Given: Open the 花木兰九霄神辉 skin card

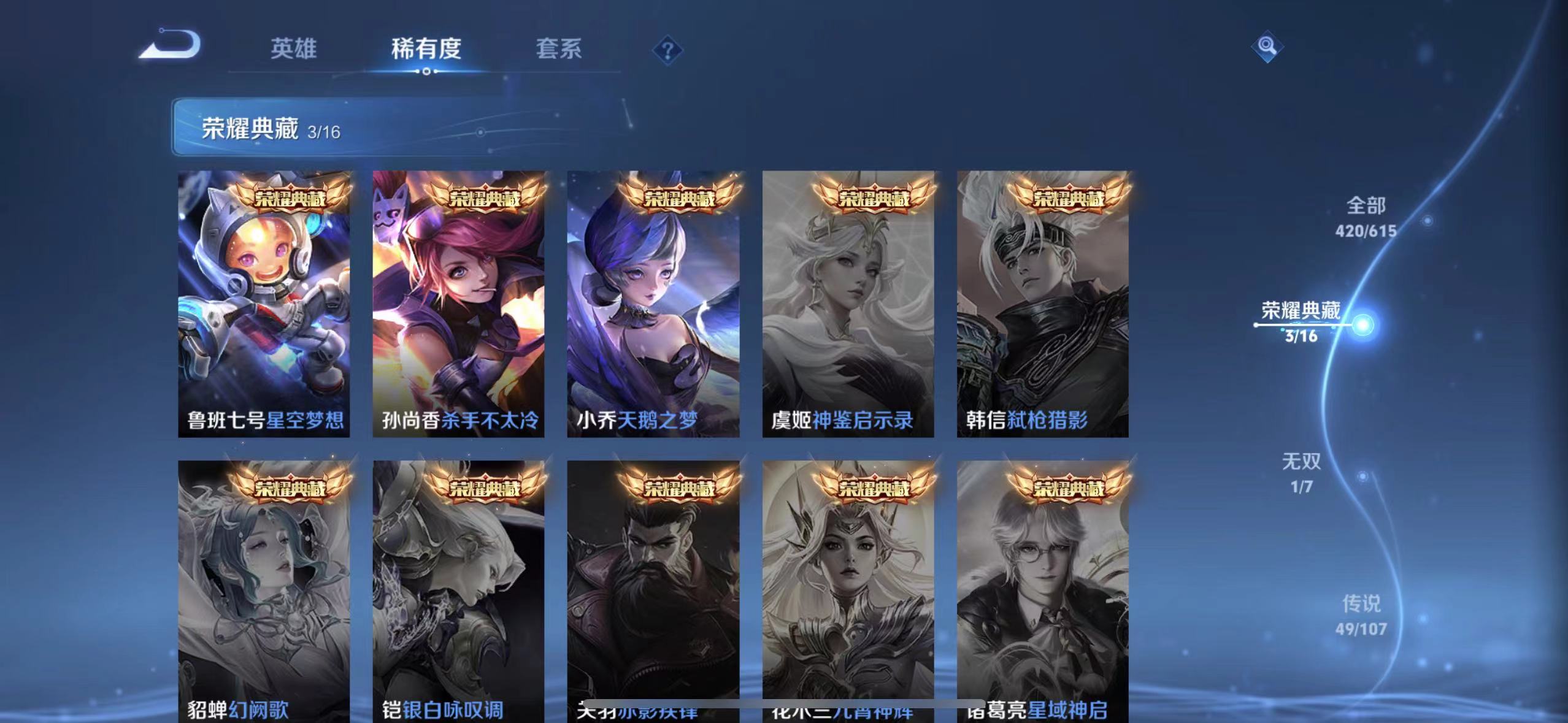Looking at the screenshot, I should click(850, 589).
